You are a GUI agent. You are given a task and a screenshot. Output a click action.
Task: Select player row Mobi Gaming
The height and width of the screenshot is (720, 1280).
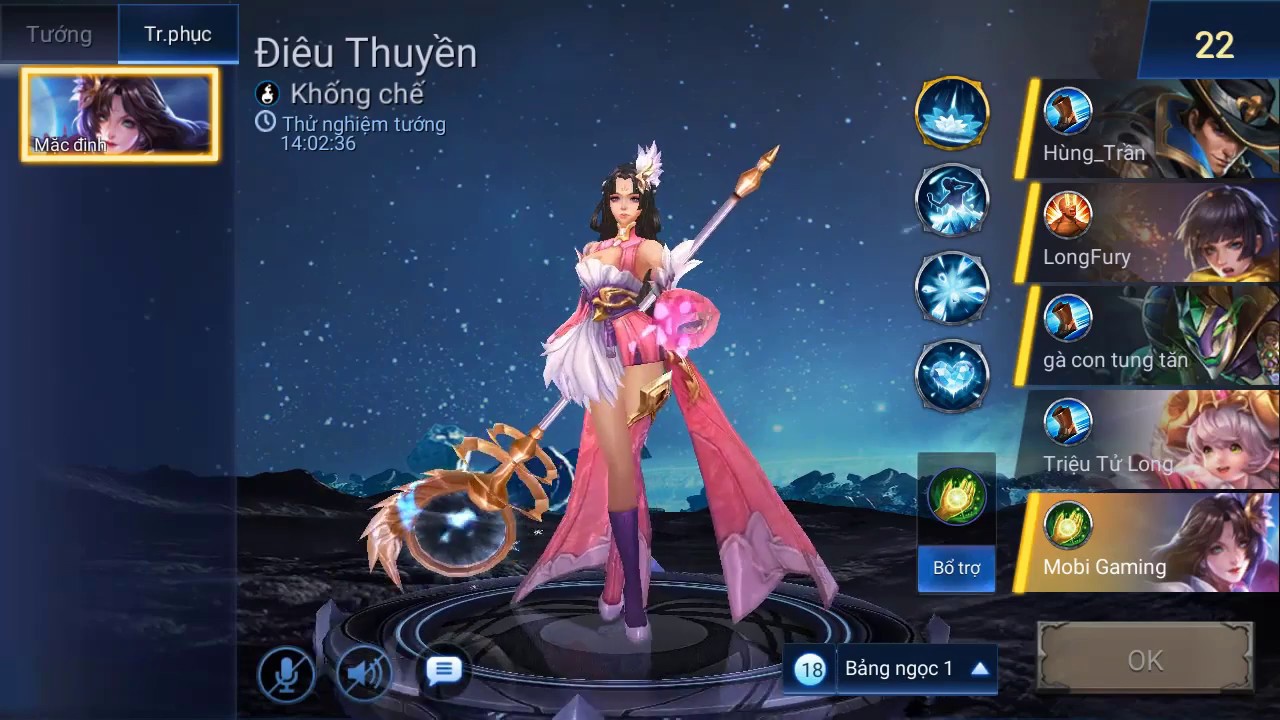(x=1148, y=543)
